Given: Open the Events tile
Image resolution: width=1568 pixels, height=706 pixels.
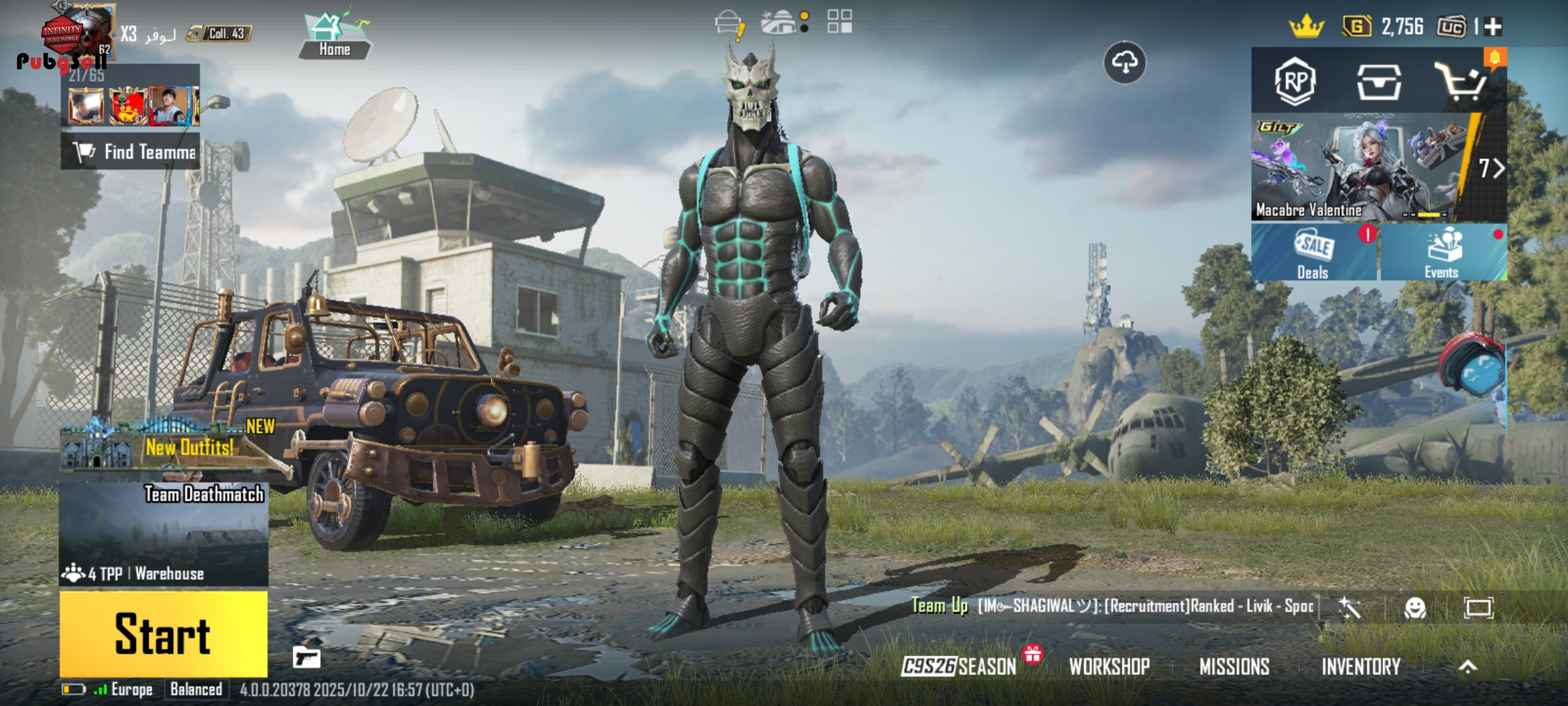Looking at the screenshot, I should (1443, 253).
